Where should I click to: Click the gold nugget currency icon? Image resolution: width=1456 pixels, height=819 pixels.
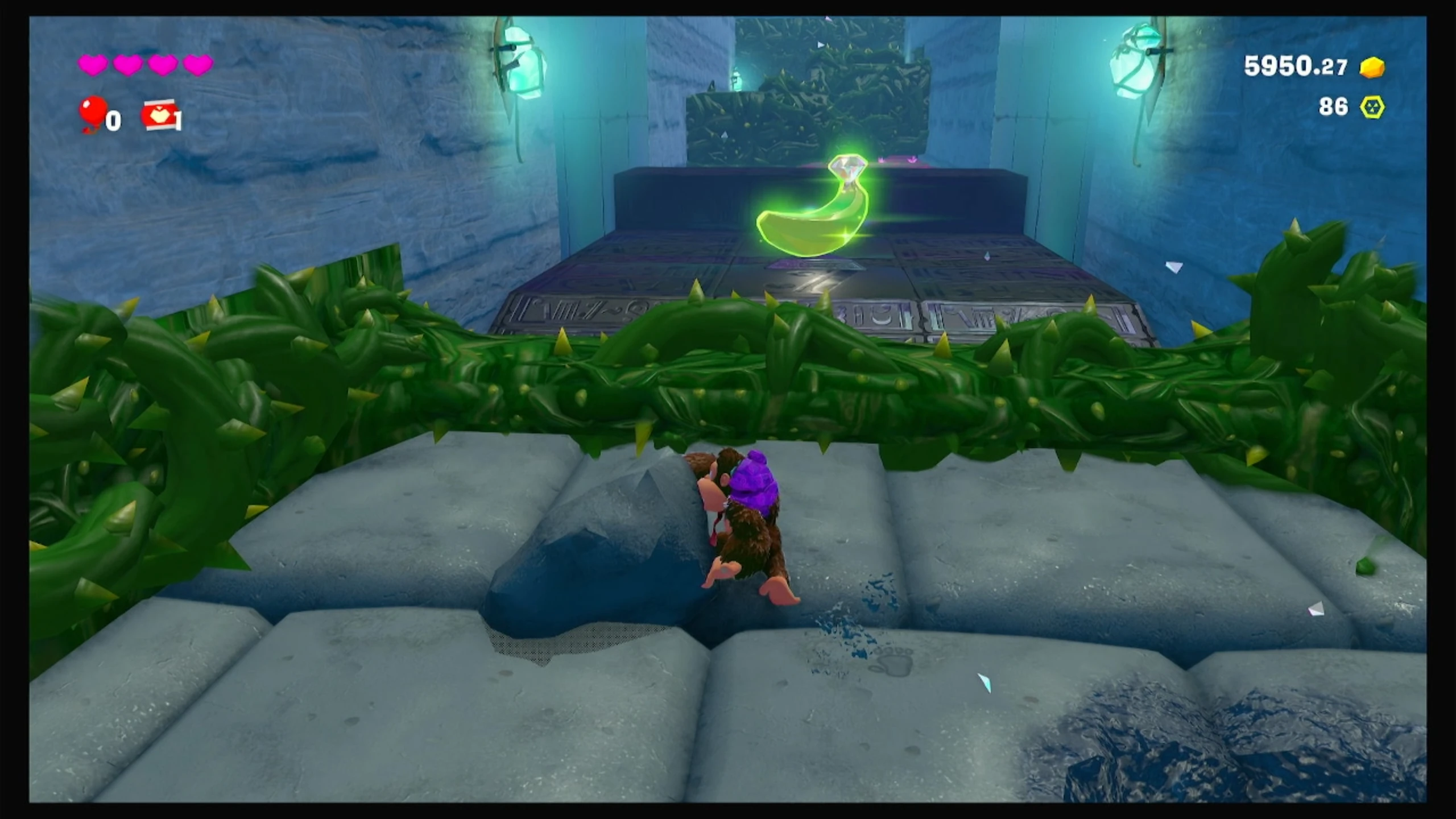[x=1372, y=68]
